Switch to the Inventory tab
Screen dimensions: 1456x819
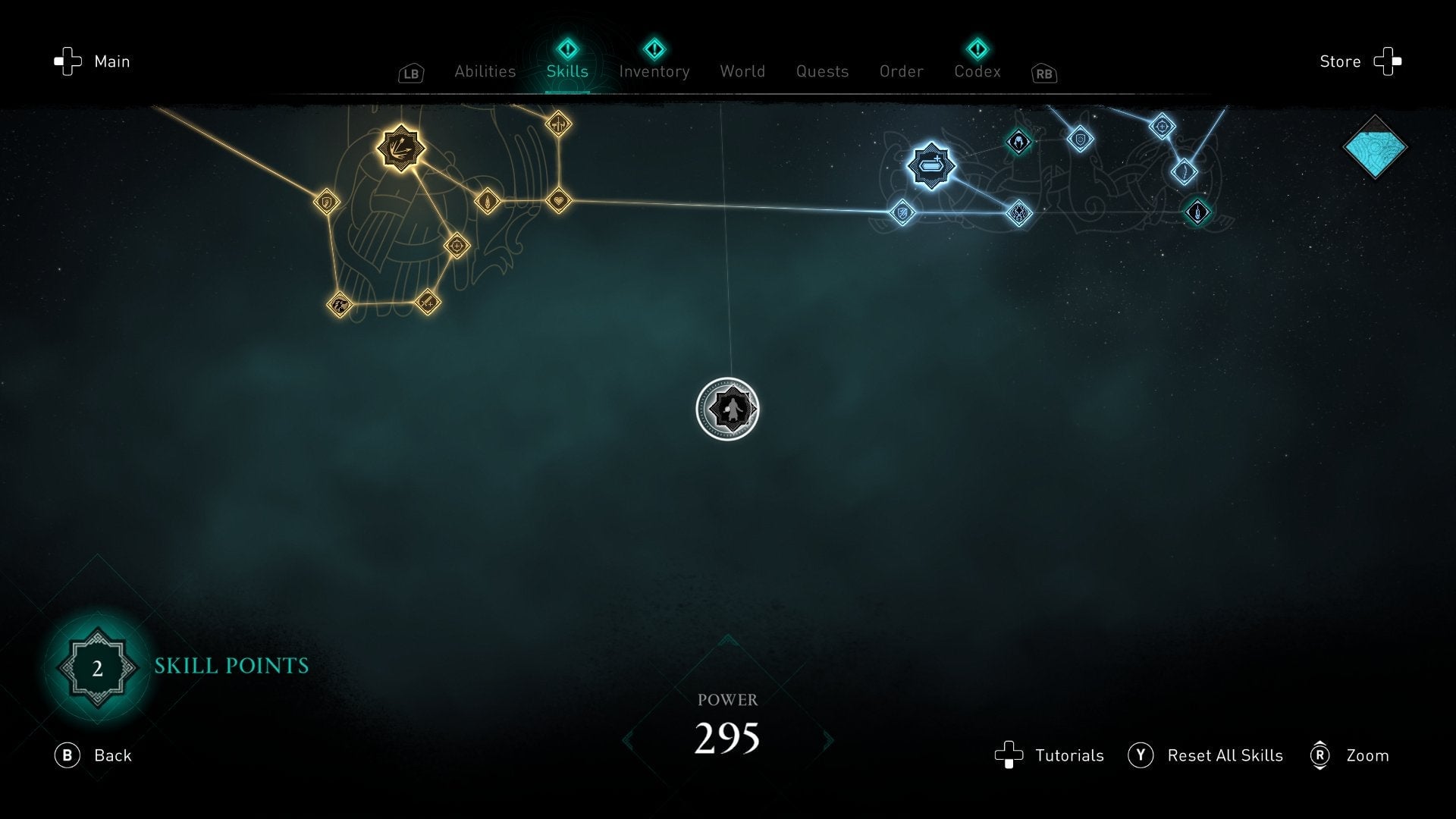click(654, 71)
